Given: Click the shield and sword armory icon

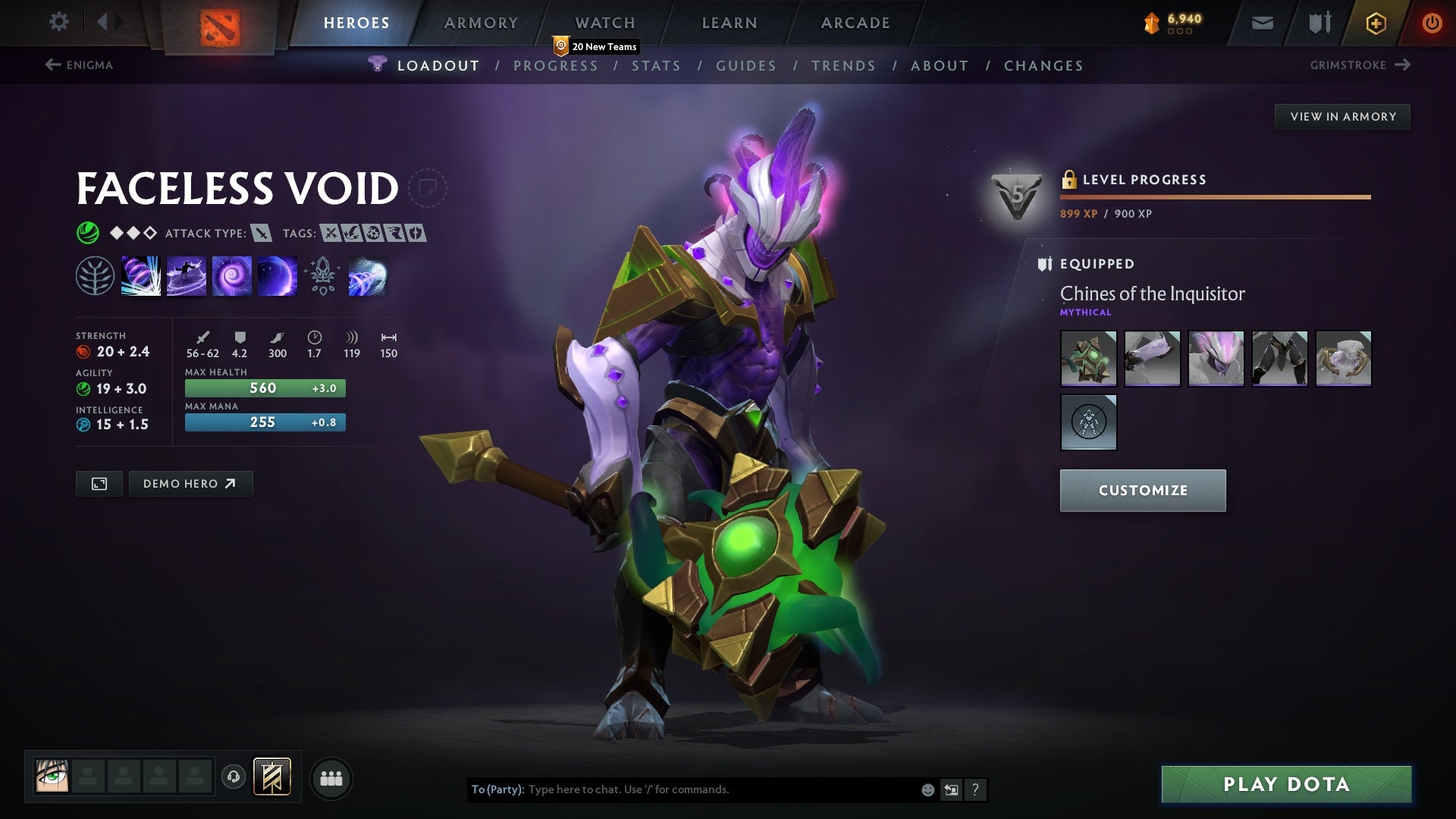Looking at the screenshot, I should (1319, 22).
